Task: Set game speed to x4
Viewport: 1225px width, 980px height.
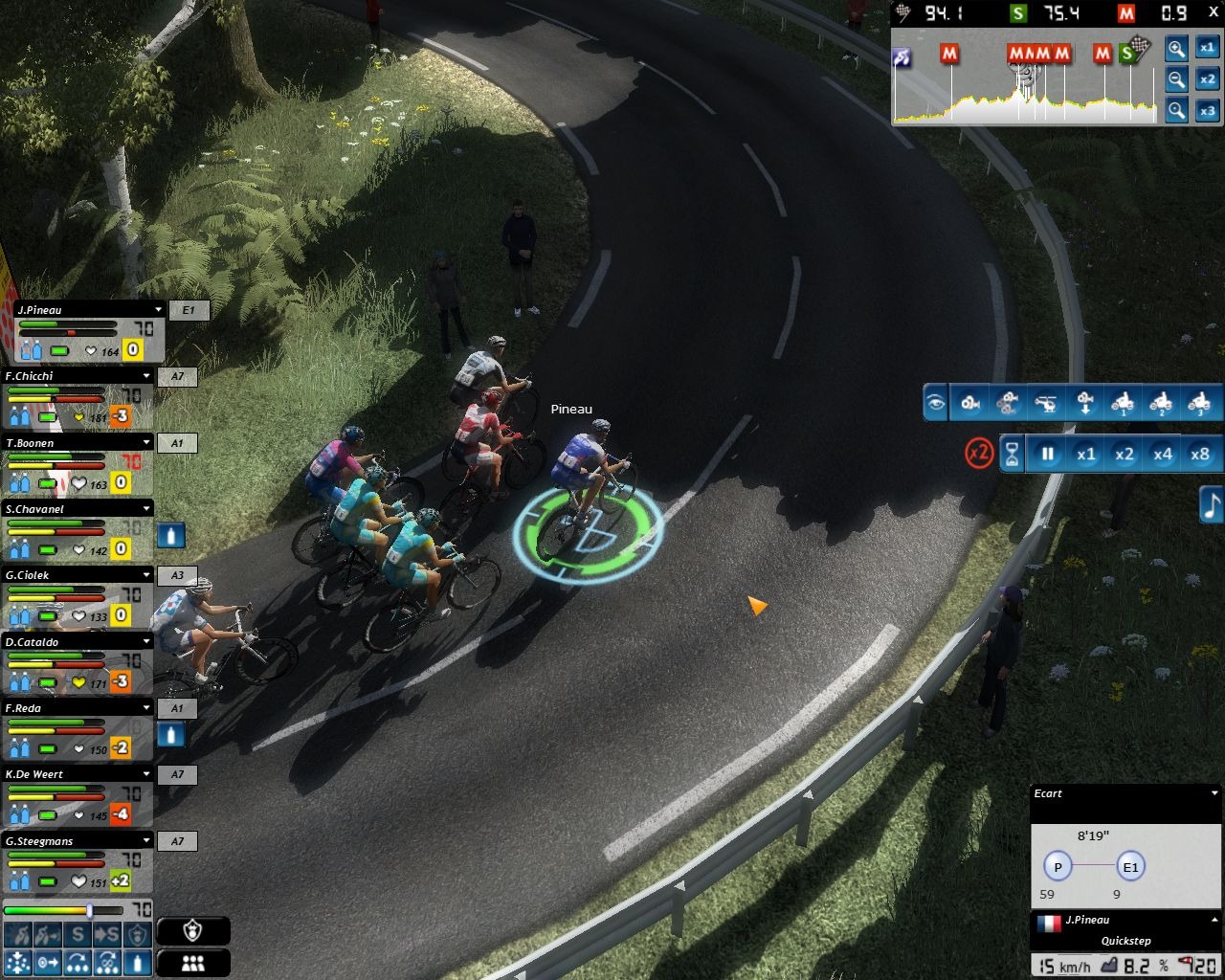Action: click(1162, 455)
